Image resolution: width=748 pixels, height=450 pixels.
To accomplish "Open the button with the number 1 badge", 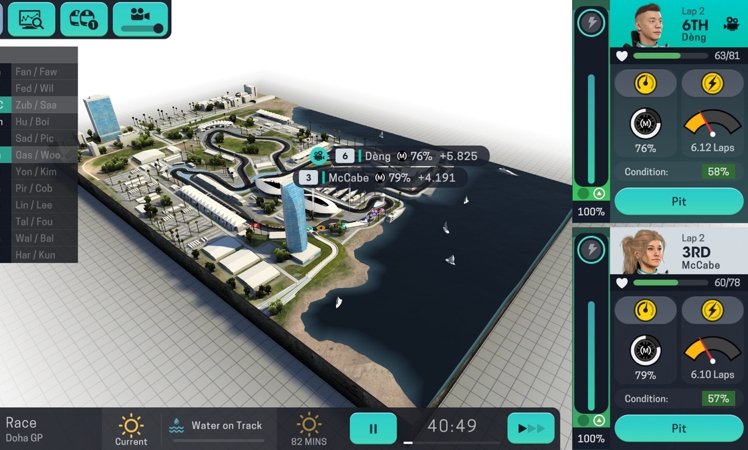I will point(84,18).
